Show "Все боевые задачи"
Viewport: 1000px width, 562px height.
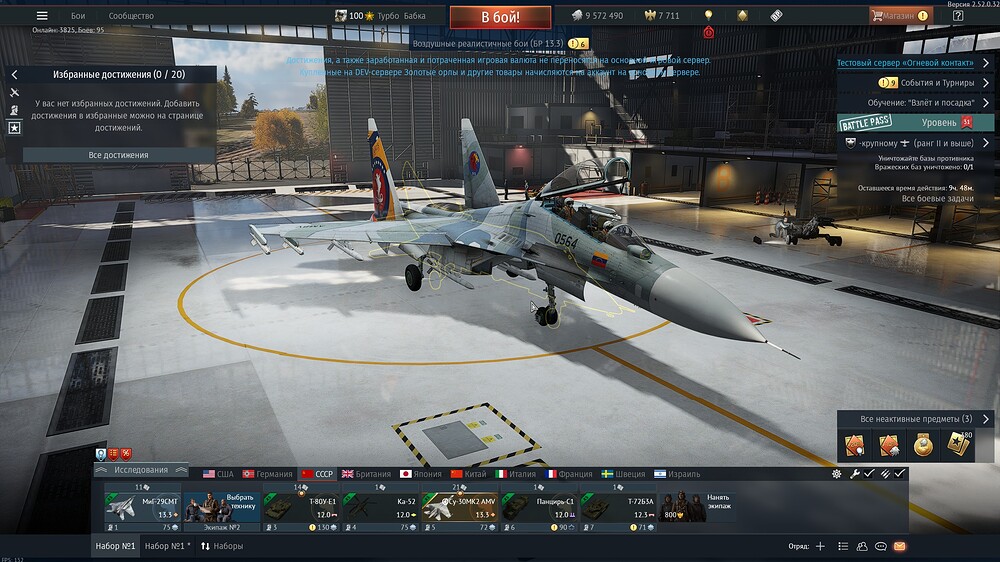point(937,199)
